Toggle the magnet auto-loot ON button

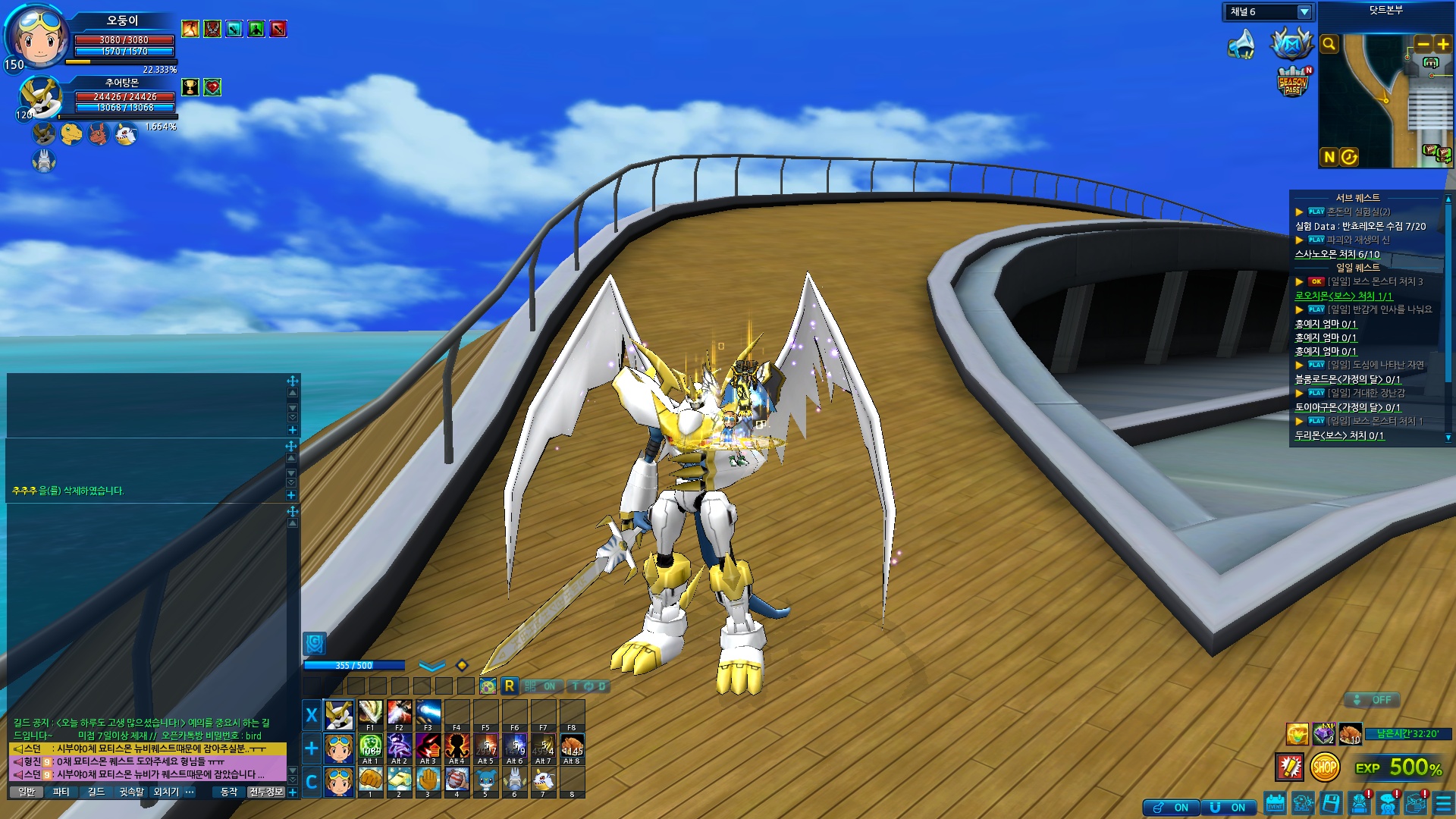[1229, 808]
